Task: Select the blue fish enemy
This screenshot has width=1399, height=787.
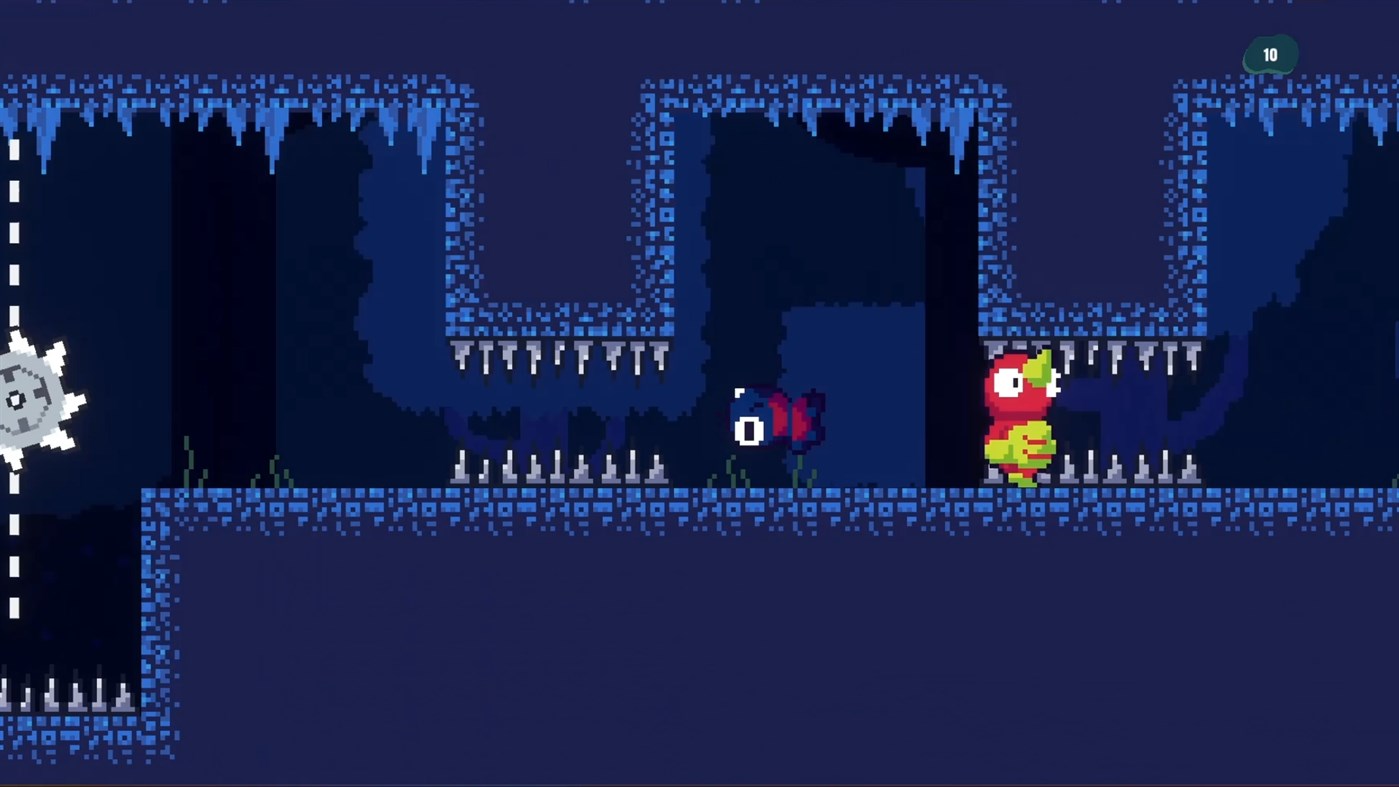Action: (775, 420)
